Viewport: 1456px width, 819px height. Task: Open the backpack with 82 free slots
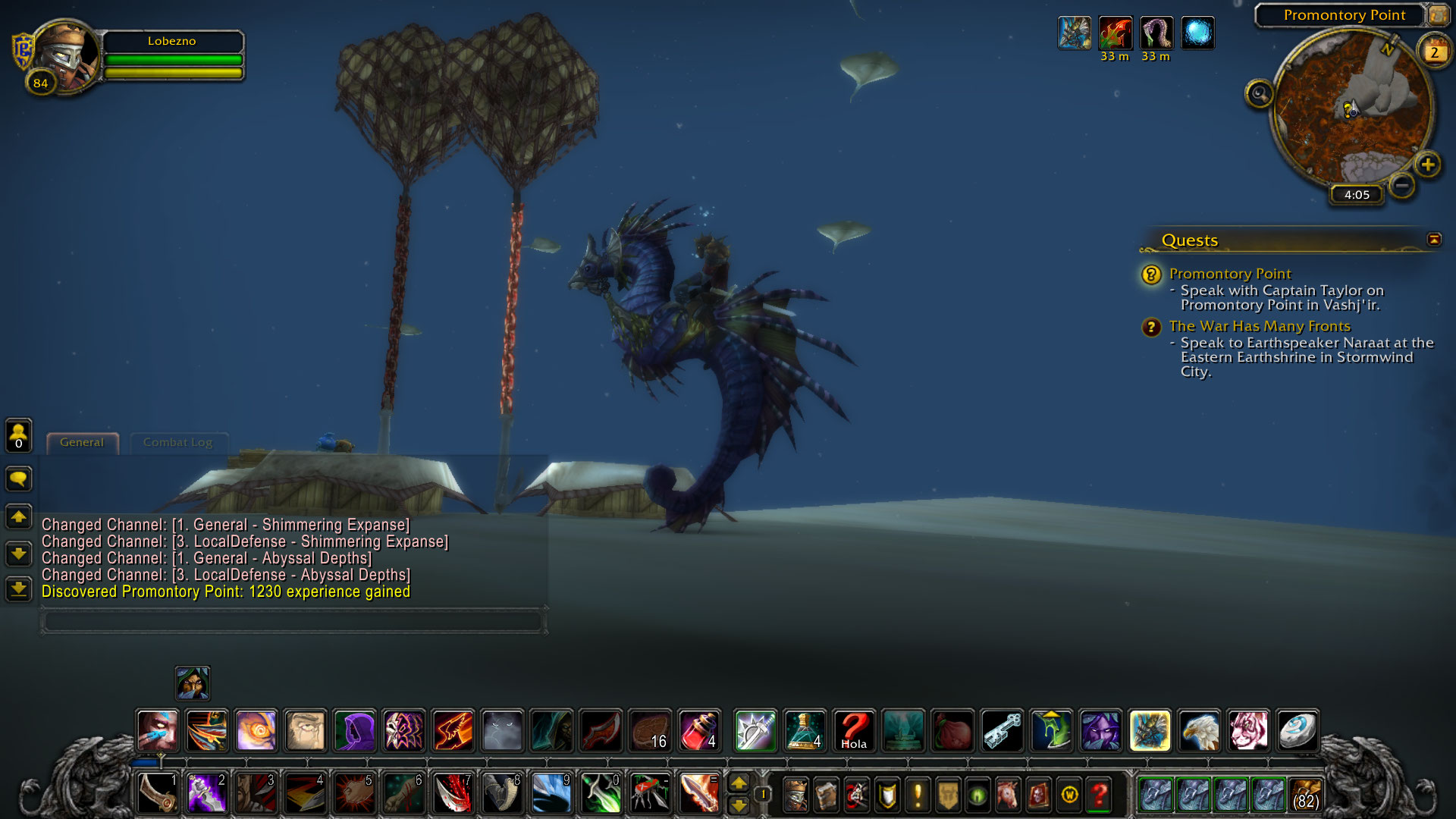(1305, 795)
